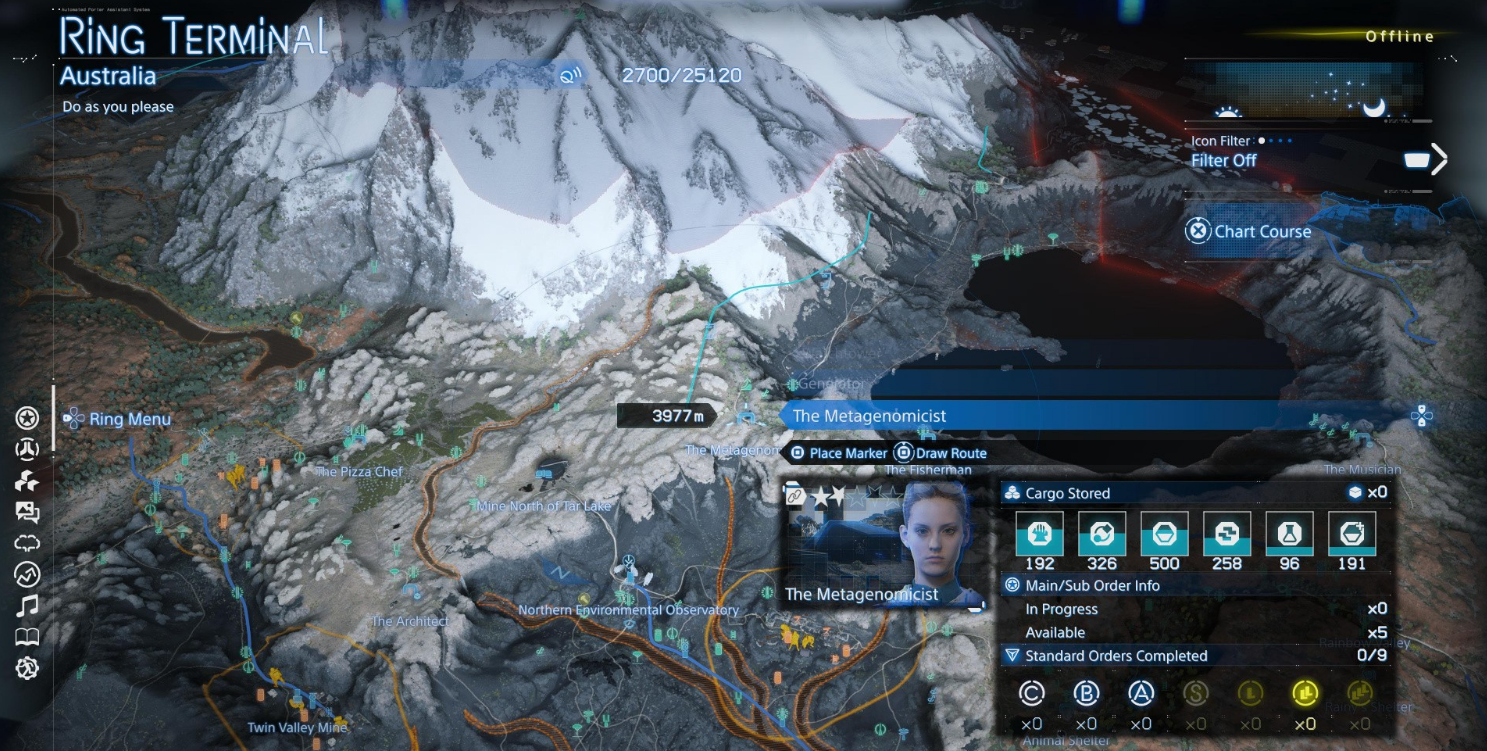
Task: Open the Ring Menu label
Action: point(129,419)
